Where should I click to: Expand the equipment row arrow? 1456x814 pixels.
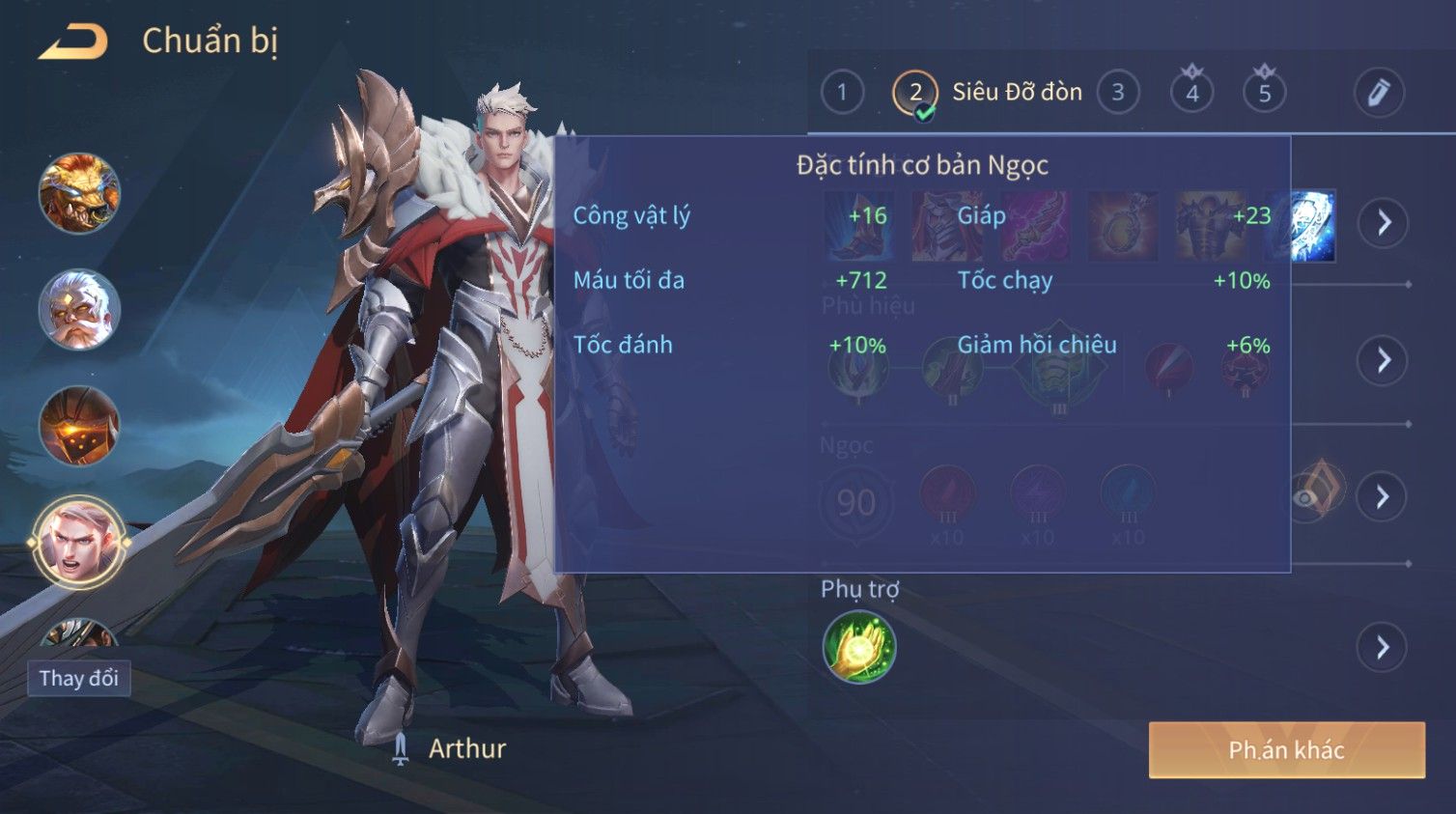coord(1383,223)
